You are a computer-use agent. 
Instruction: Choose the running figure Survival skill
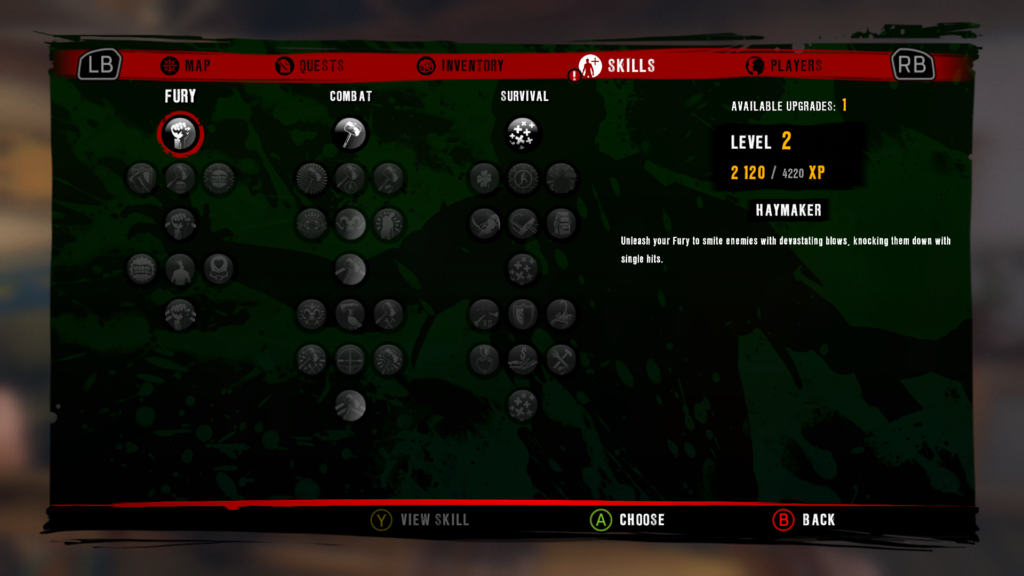tap(523, 178)
